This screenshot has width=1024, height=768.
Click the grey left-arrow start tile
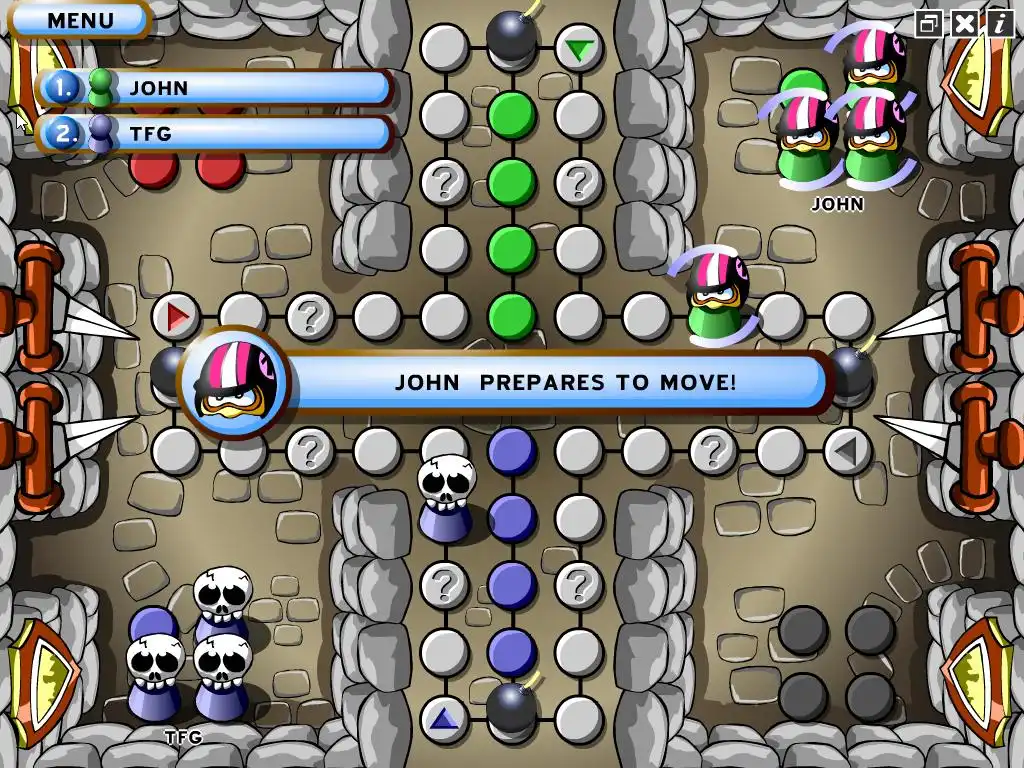tap(846, 451)
